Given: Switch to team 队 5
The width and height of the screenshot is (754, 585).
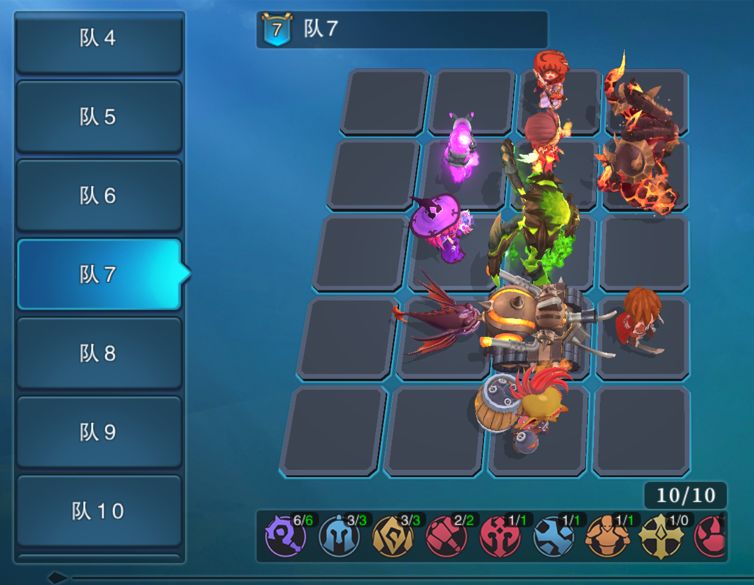Looking at the screenshot, I should point(98,117).
